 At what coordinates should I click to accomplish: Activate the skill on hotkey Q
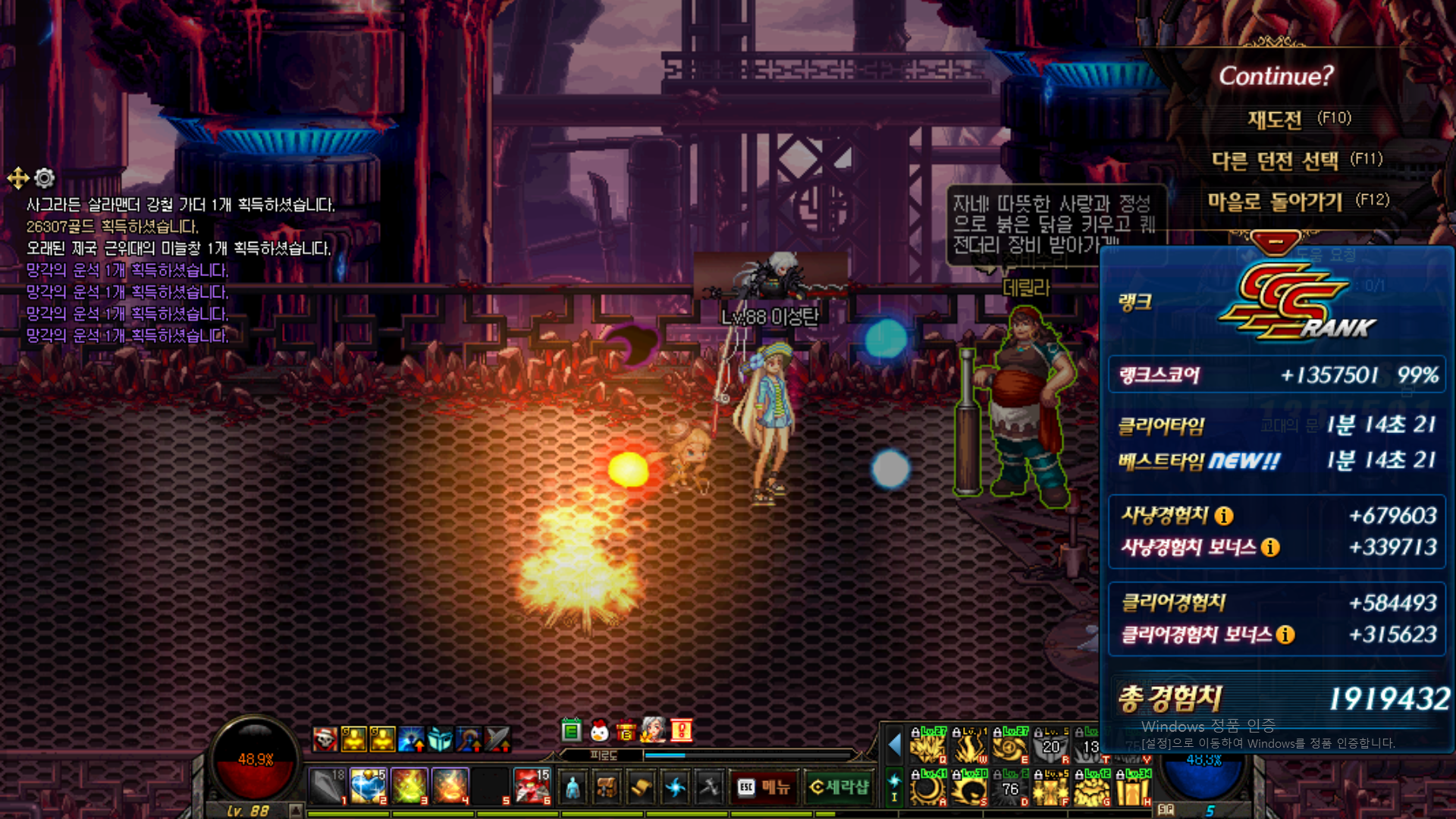point(927,747)
